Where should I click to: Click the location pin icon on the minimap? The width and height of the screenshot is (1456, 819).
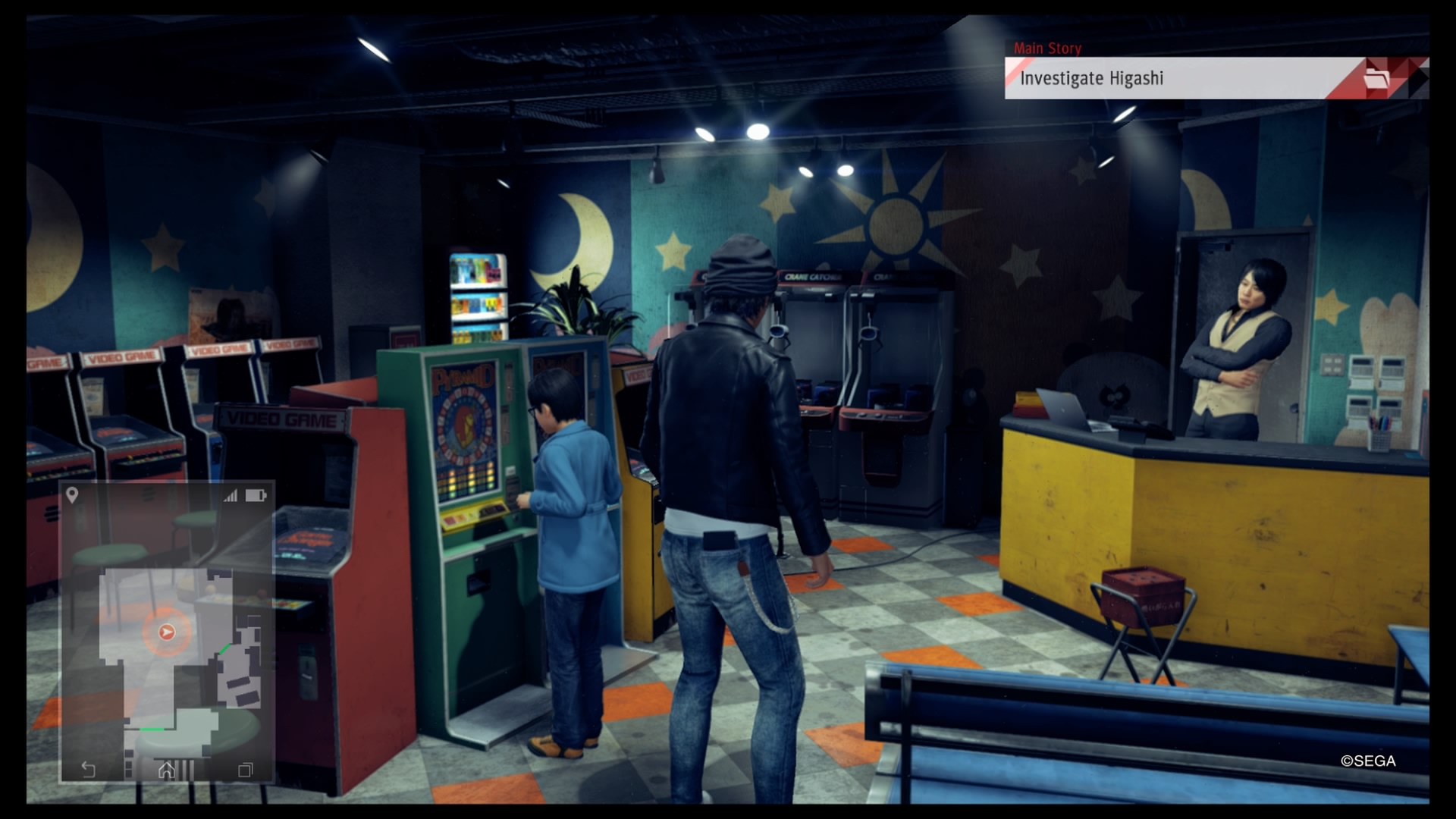coord(72,494)
